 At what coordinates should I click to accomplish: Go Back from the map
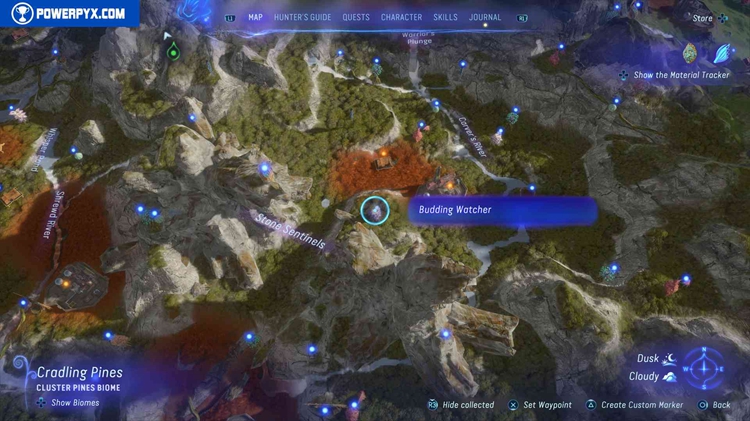(715, 405)
